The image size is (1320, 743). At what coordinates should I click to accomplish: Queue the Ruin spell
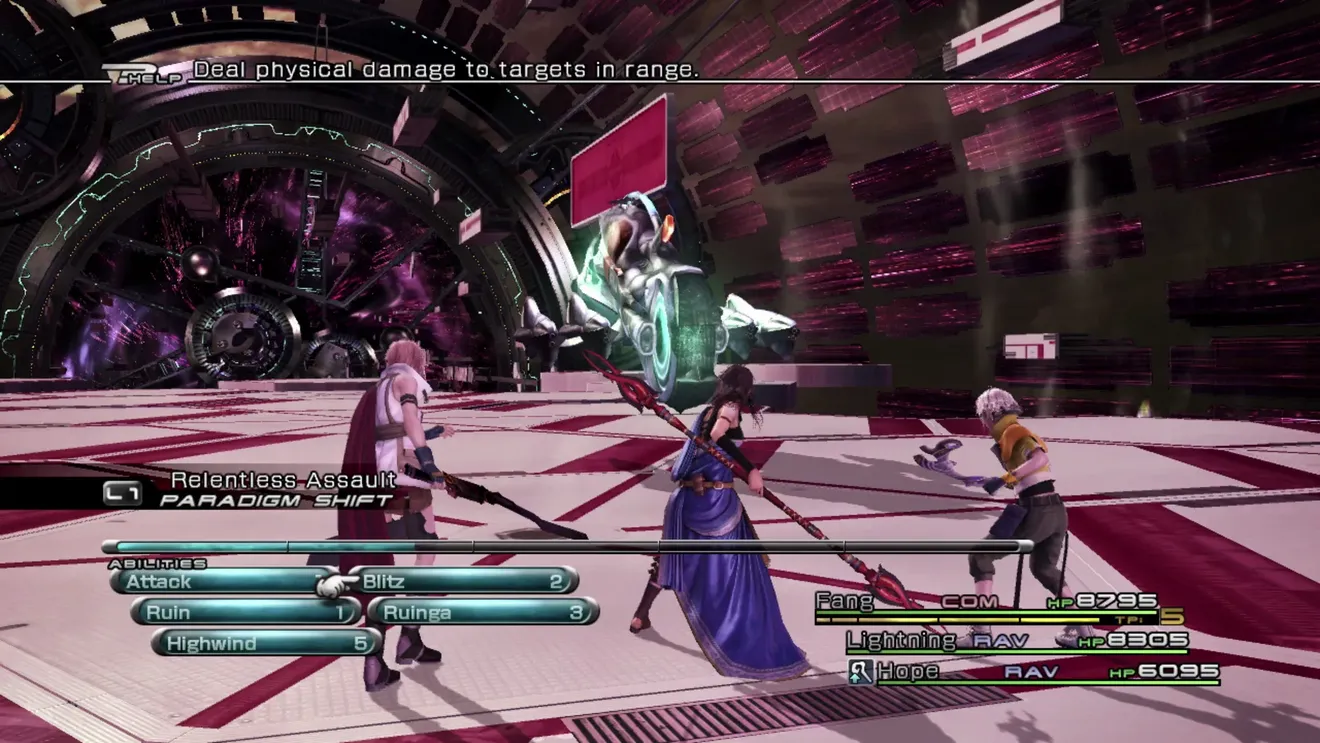pyautogui.click(x=245, y=612)
